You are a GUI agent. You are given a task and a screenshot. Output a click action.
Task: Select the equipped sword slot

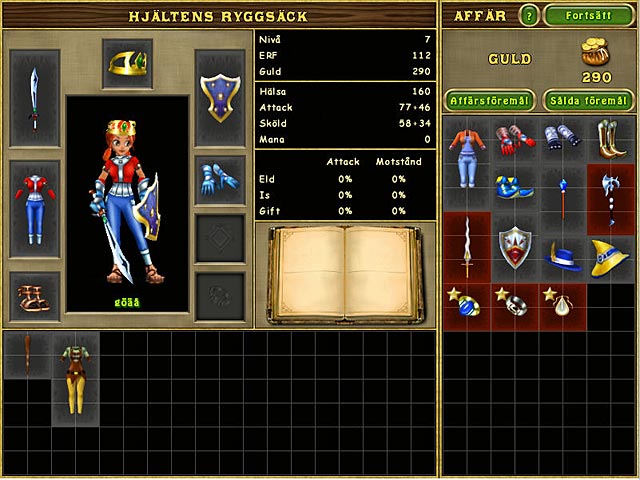(35, 98)
